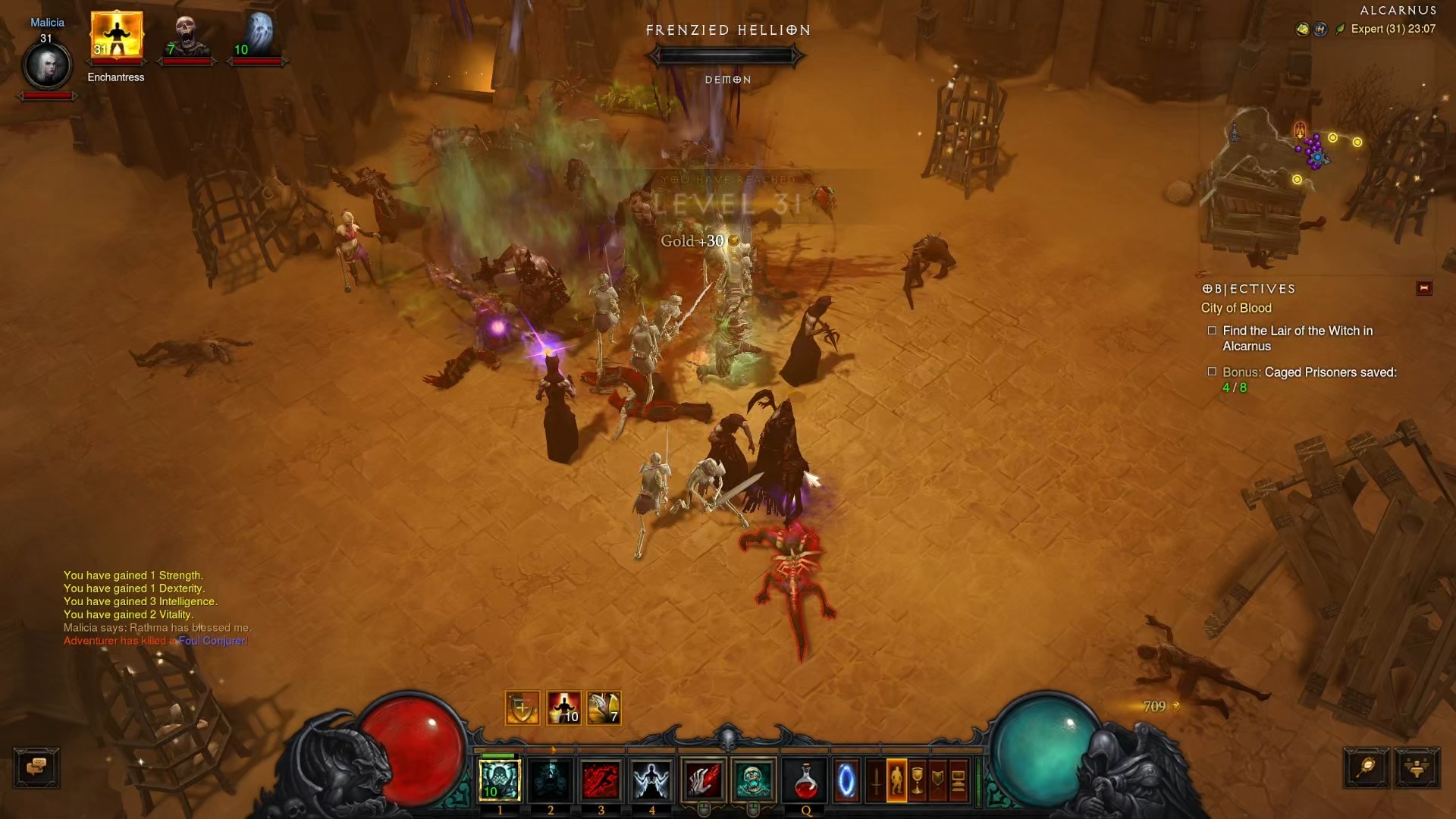
Task: Open the skills menu with the sword icon
Action: tap(876, 780)
